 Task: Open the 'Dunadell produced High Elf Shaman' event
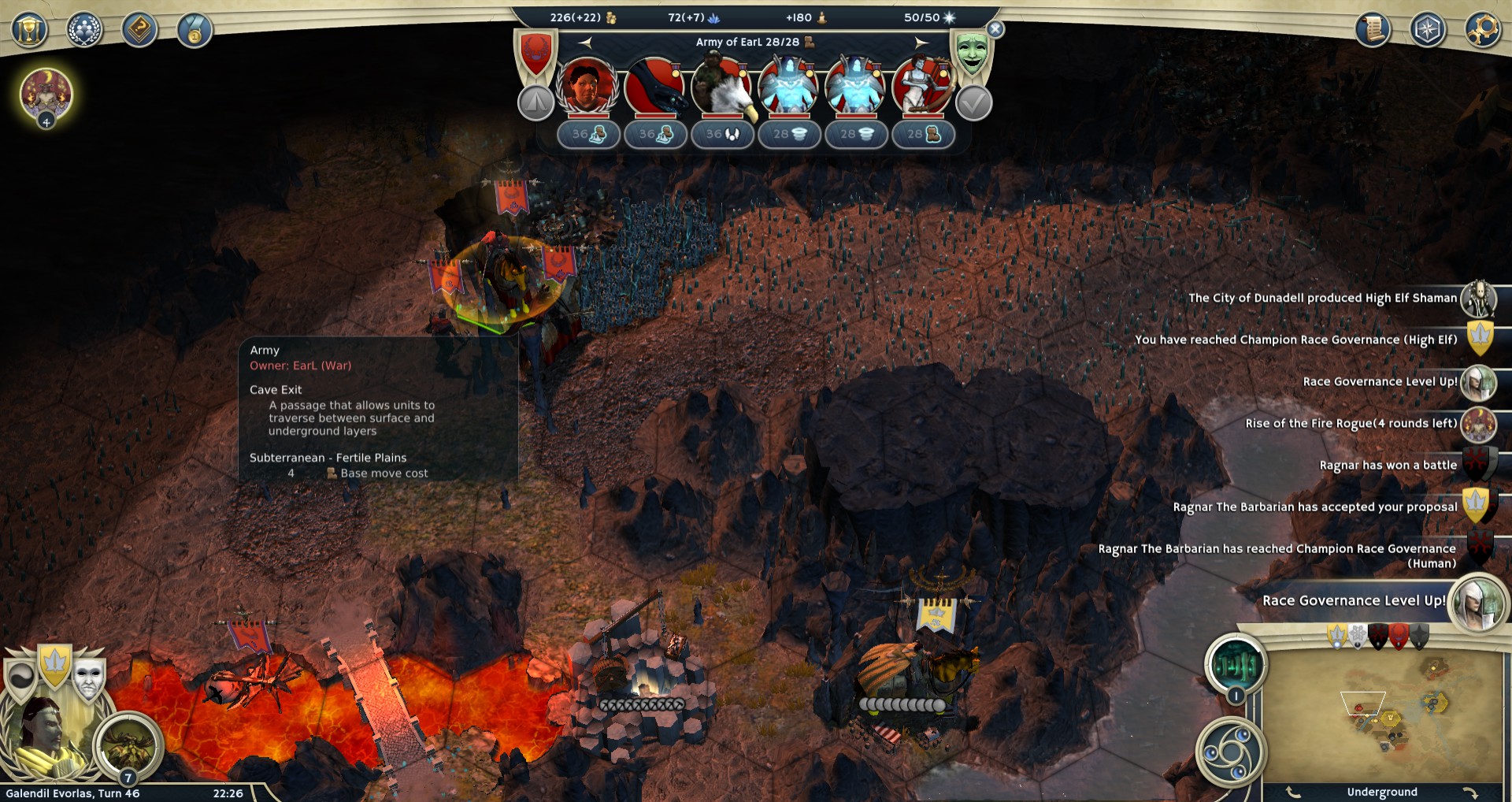click(1323, 299)
